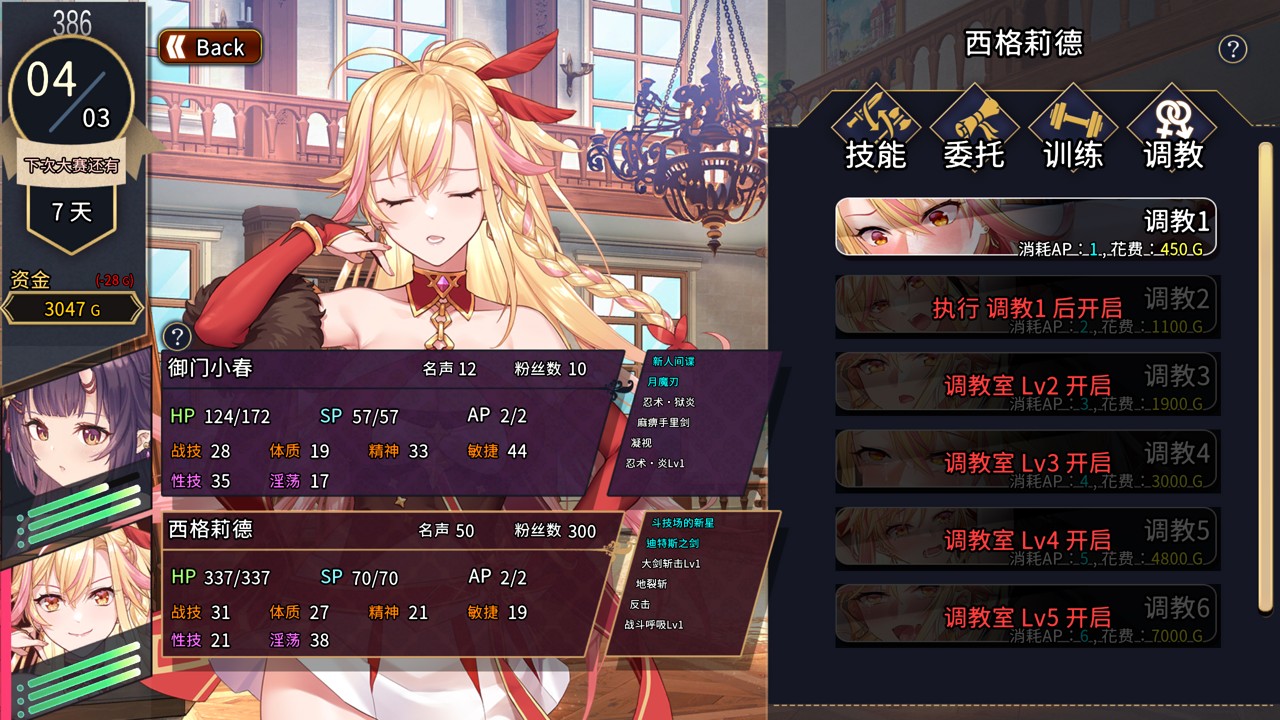This screenshot has width=1280, height=720.
Task: Click the 西格莉德 stats panel
Action: tap(385, 585)
